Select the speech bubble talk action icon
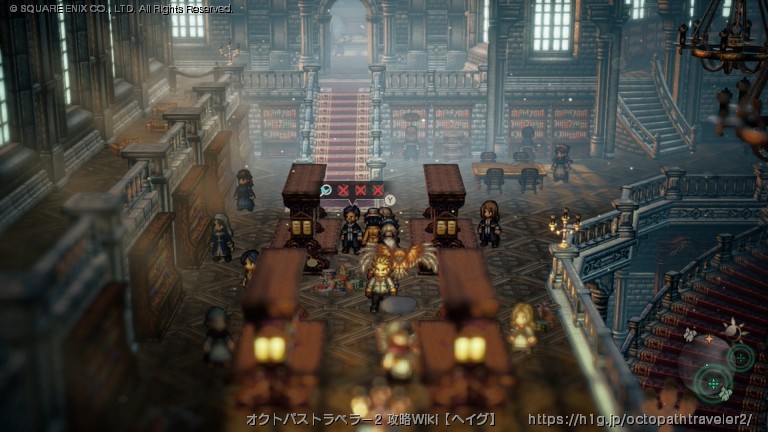 (327, 189)
